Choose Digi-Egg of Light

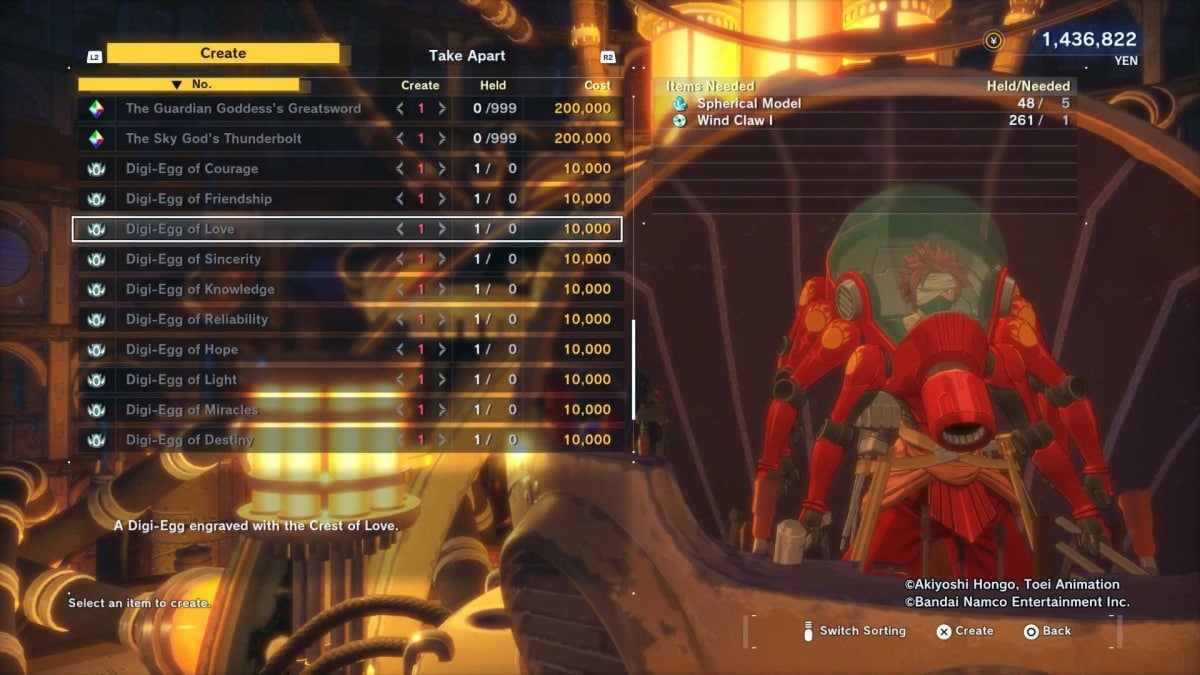pyautogui.click(x=181, y=379)
